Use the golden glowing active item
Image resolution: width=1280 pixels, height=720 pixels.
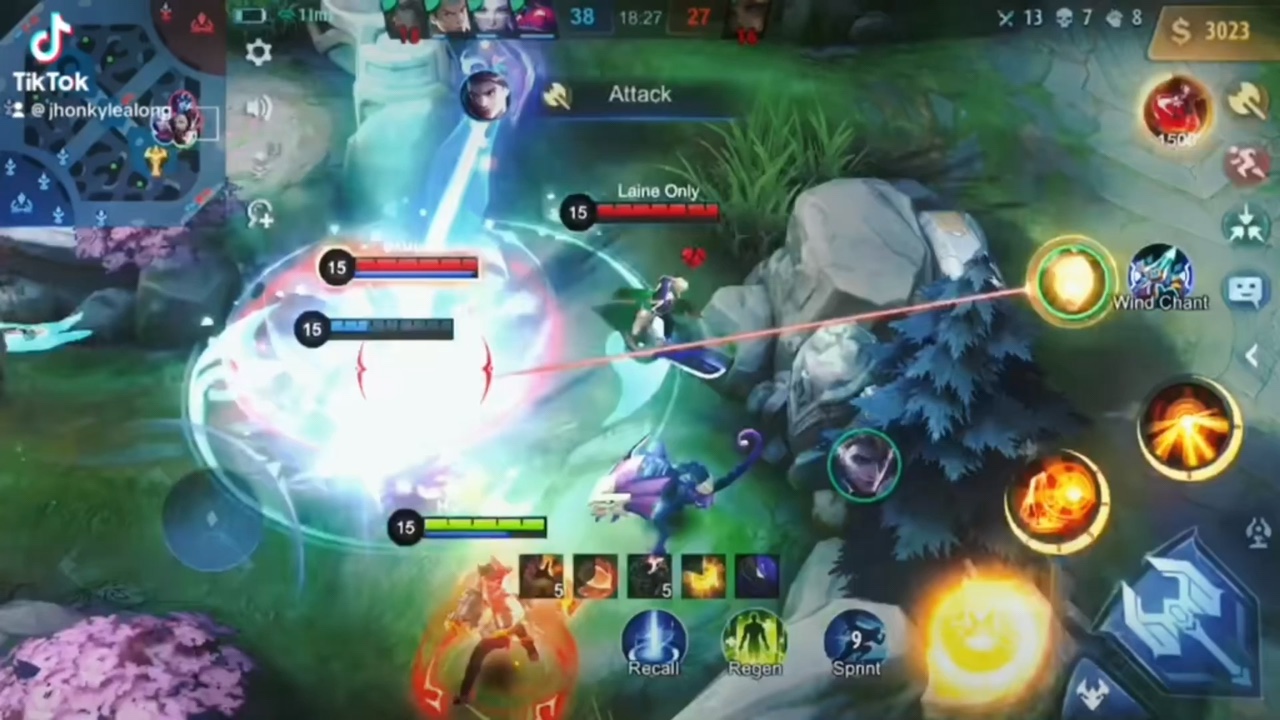click(1072, 281)
